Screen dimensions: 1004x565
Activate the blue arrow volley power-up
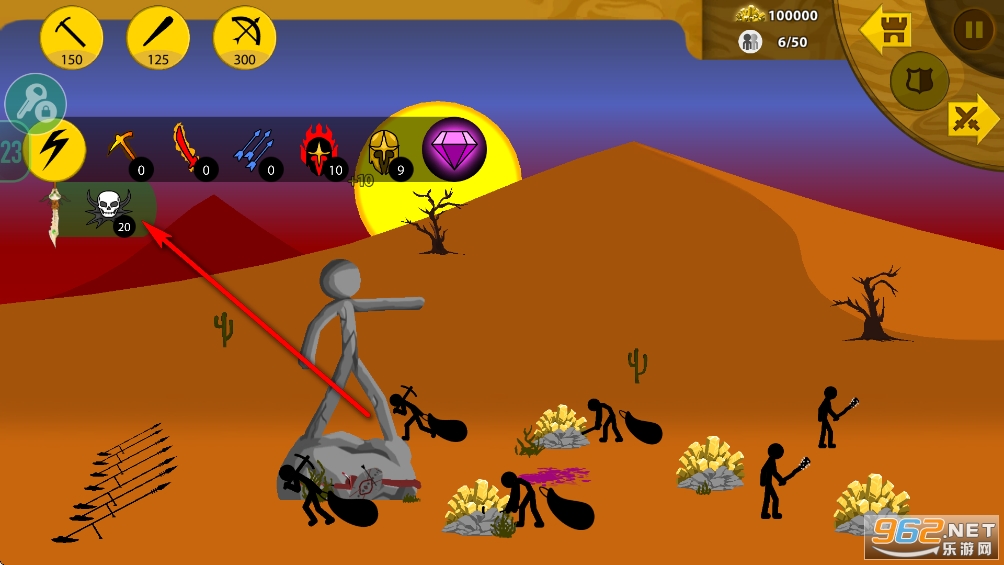254,150
